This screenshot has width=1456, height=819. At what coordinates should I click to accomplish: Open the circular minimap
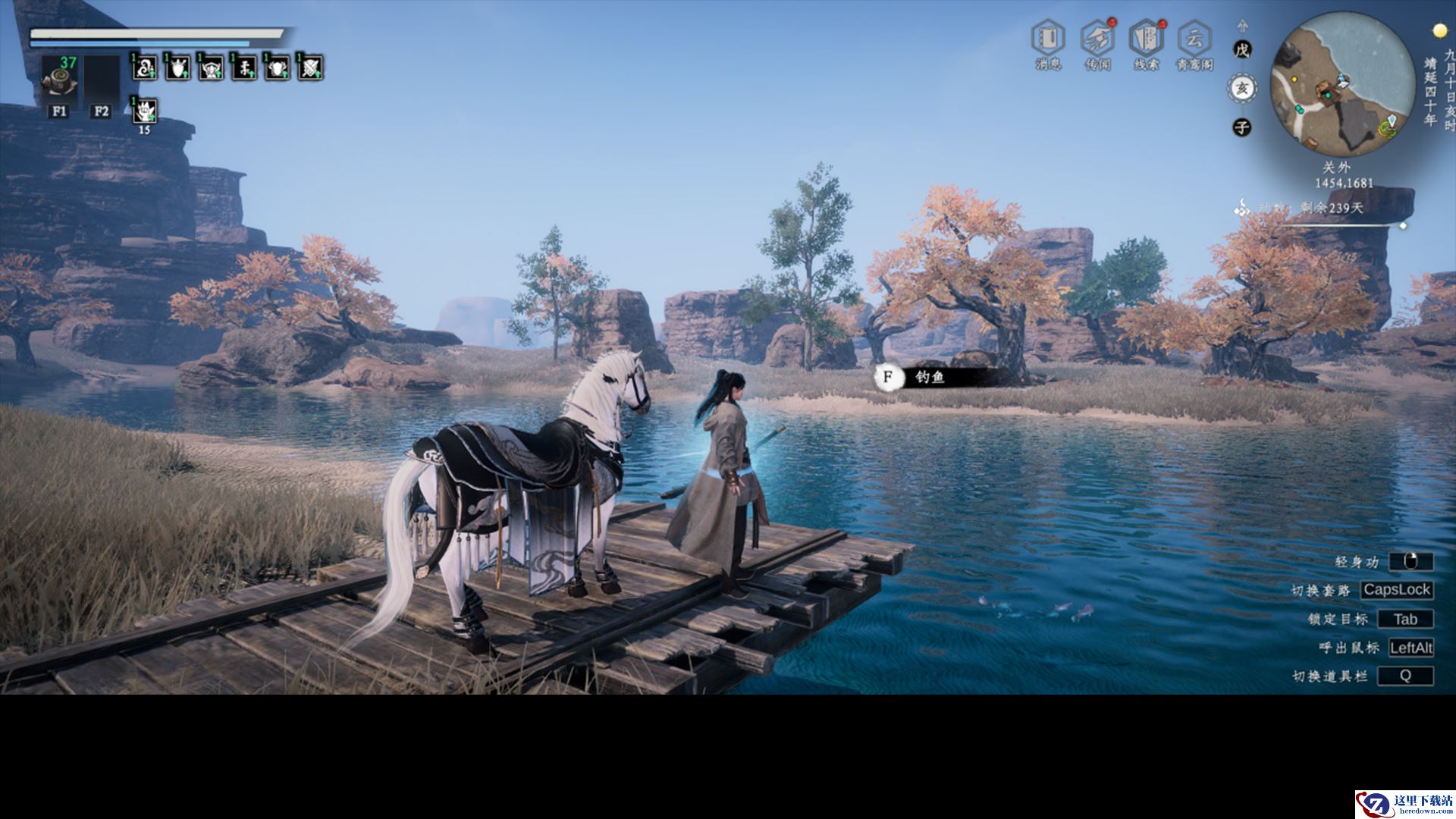pos(1341,84)
